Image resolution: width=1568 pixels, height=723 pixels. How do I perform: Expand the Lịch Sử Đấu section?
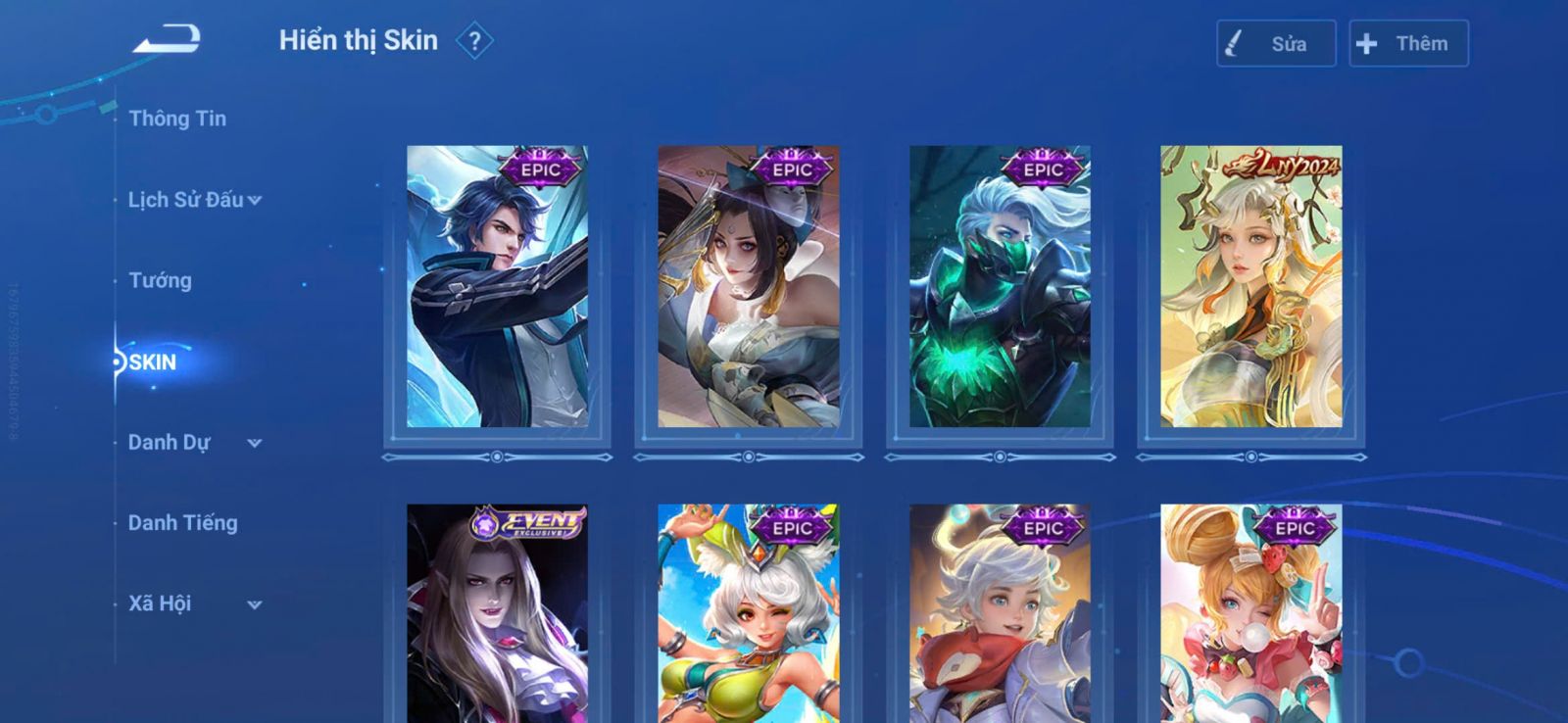point(194,200)
